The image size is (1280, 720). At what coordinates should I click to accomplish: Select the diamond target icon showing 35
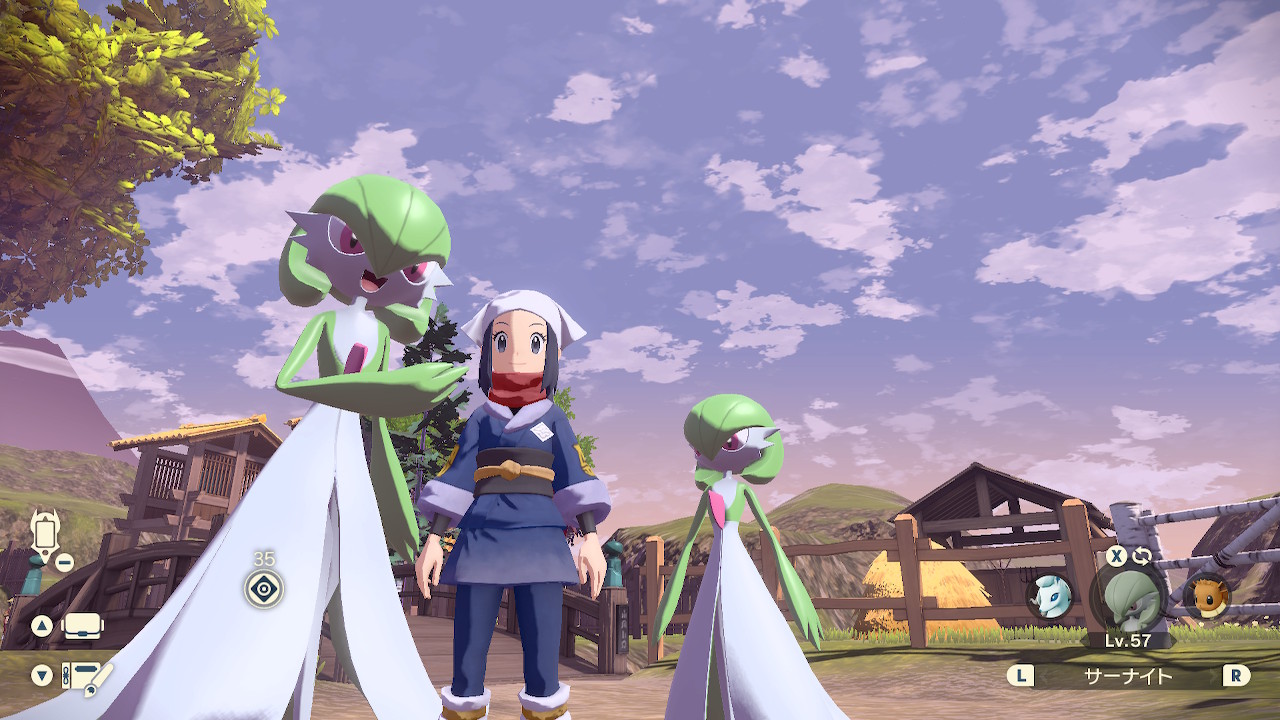pos(264,588)
